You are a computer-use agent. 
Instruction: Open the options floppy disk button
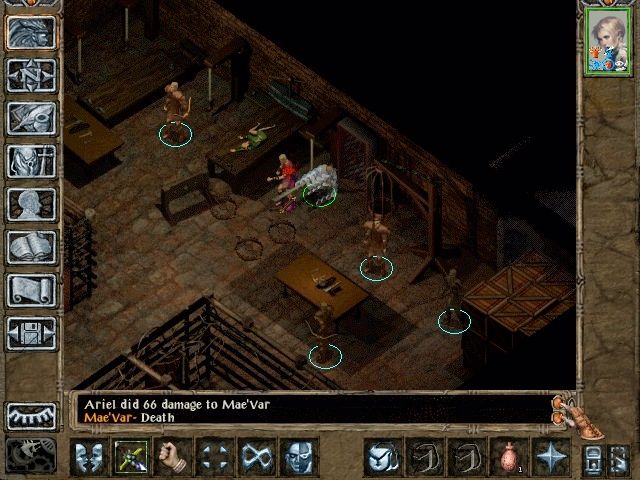click(x=31, y=333)
